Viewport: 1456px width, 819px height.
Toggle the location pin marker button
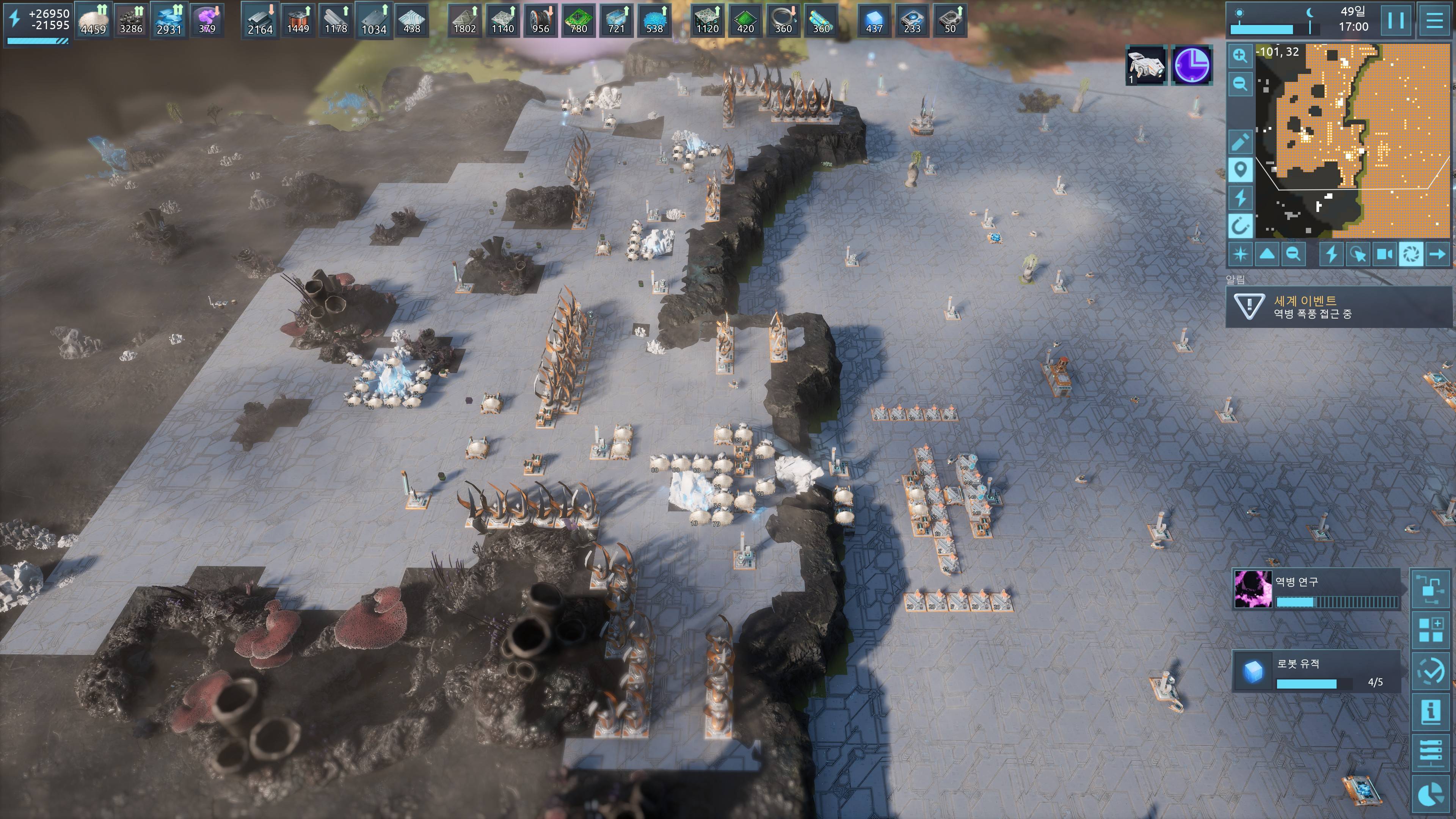[1240, 169]
